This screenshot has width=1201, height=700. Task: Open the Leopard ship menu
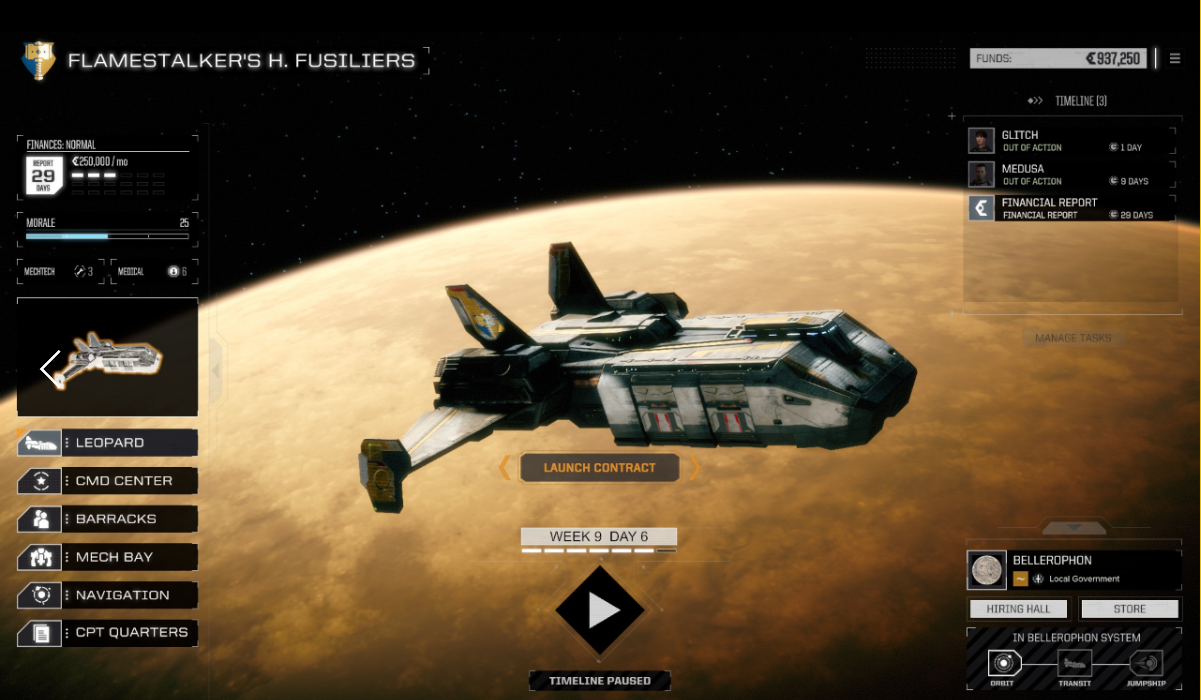108,443
